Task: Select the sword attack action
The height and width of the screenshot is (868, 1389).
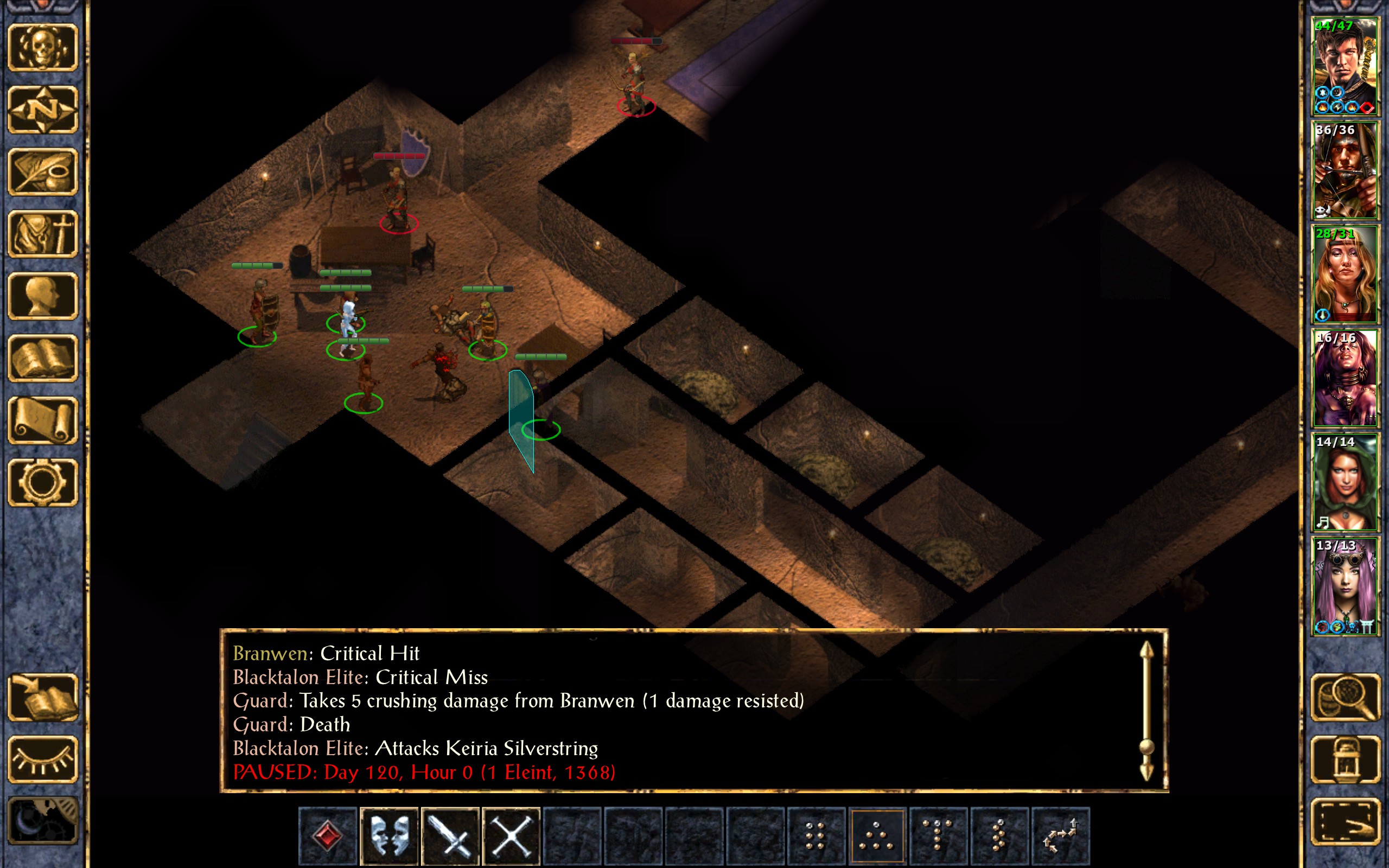Action: coord(450,836)
